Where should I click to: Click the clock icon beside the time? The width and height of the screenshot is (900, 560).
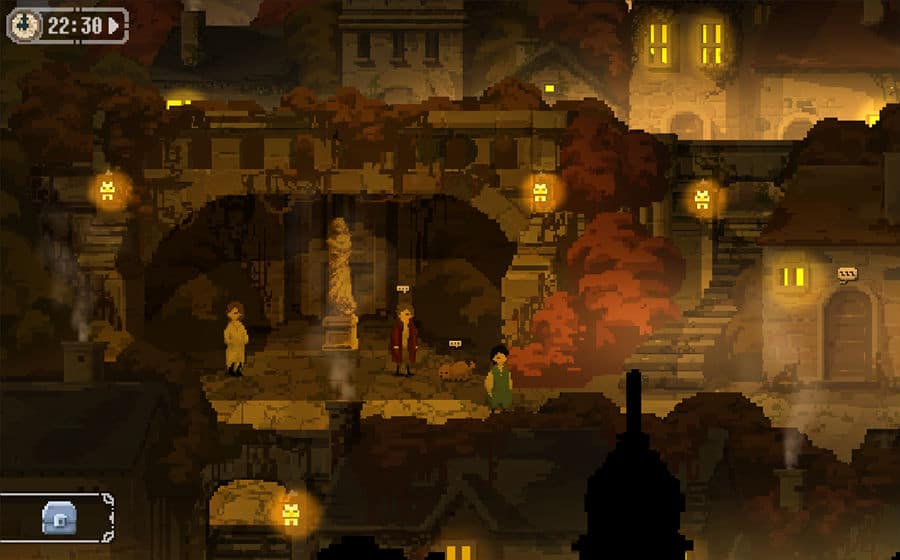pyautogui.click(x=26, y=26)
